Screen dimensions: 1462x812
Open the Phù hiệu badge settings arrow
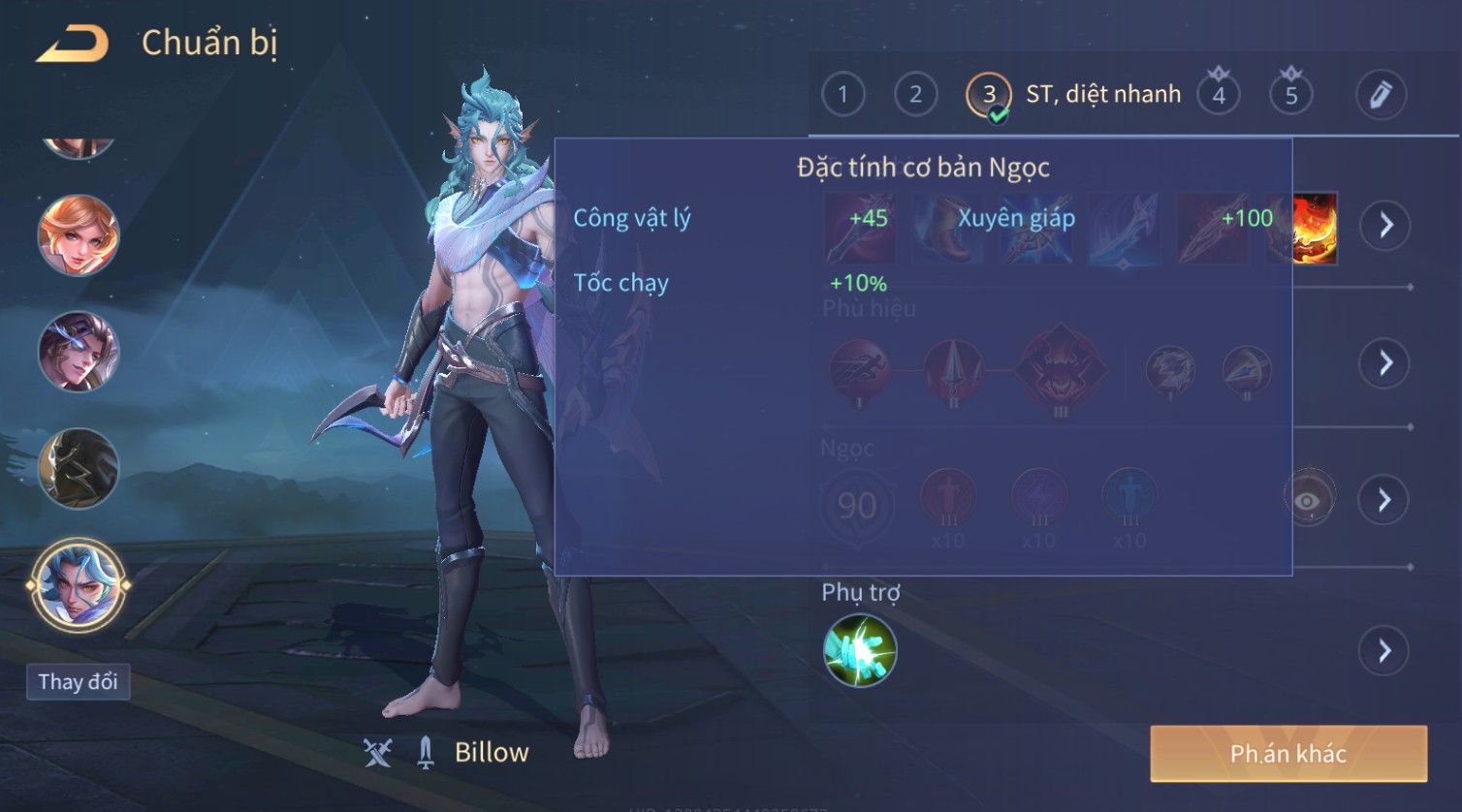(x=1385, y=363)
